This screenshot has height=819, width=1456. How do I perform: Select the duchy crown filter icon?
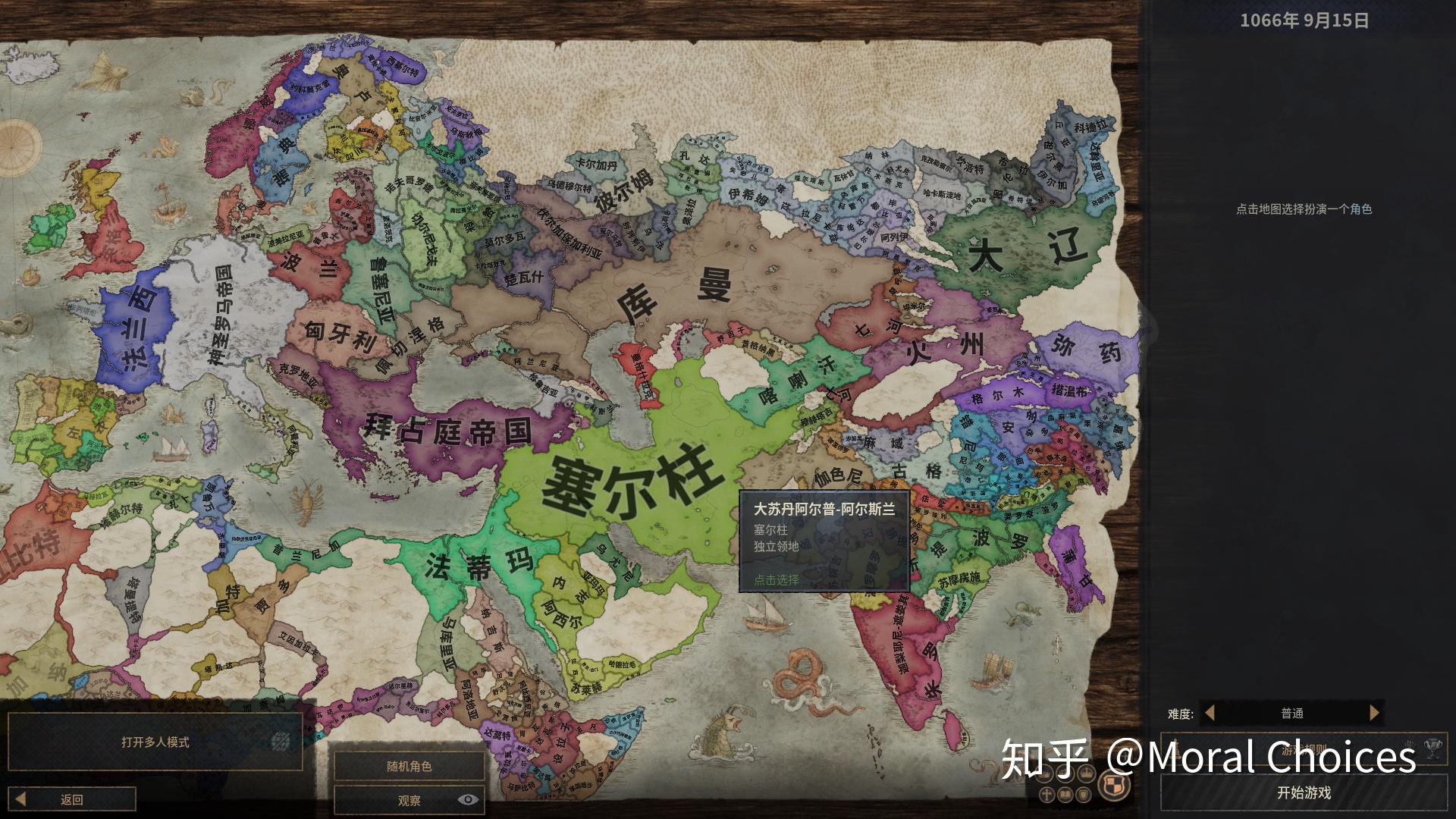1086,773
